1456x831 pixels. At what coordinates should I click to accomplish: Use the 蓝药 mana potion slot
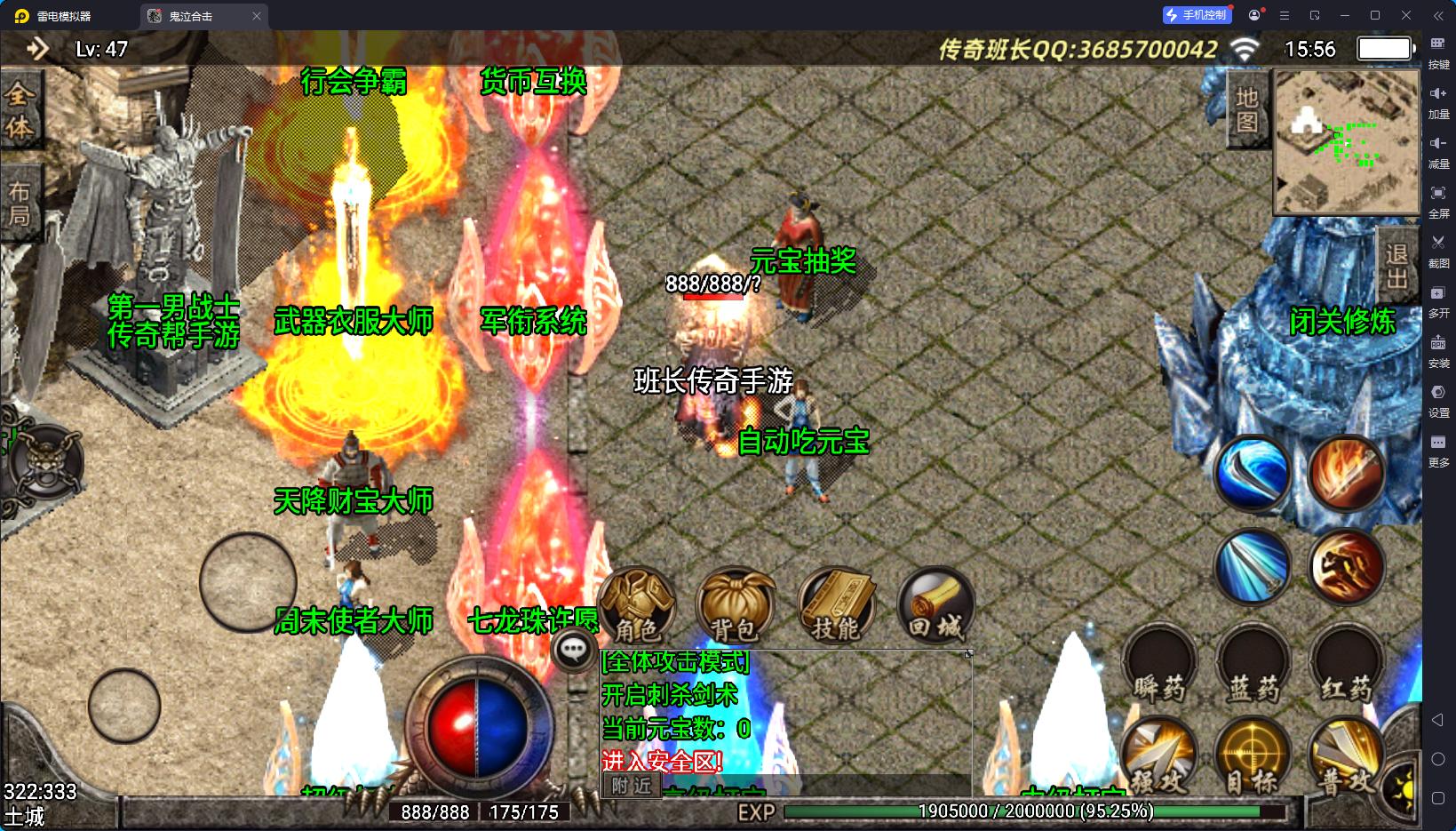[1253, 667]
